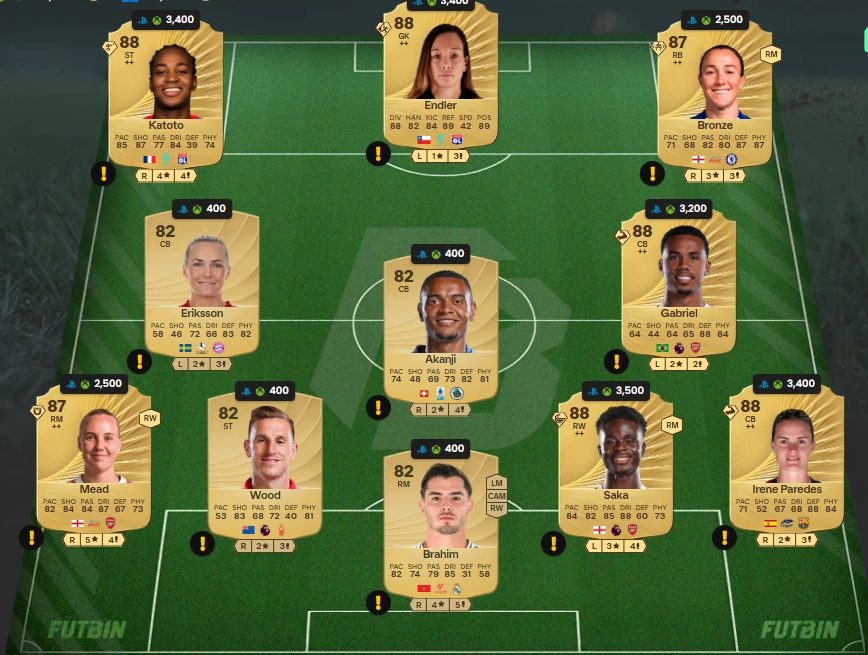Open the Bronze player card
This screenshot has height=655, width=868.
tap(714, 98)
